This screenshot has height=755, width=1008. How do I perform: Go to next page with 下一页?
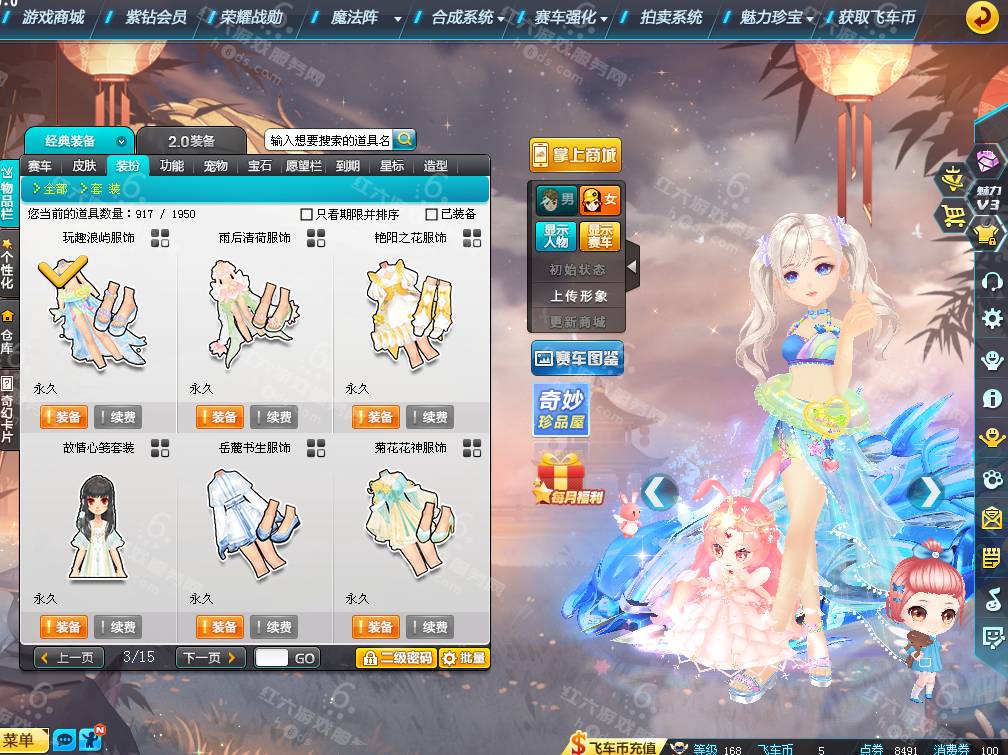pyautogui.click(x=210, y=658)
